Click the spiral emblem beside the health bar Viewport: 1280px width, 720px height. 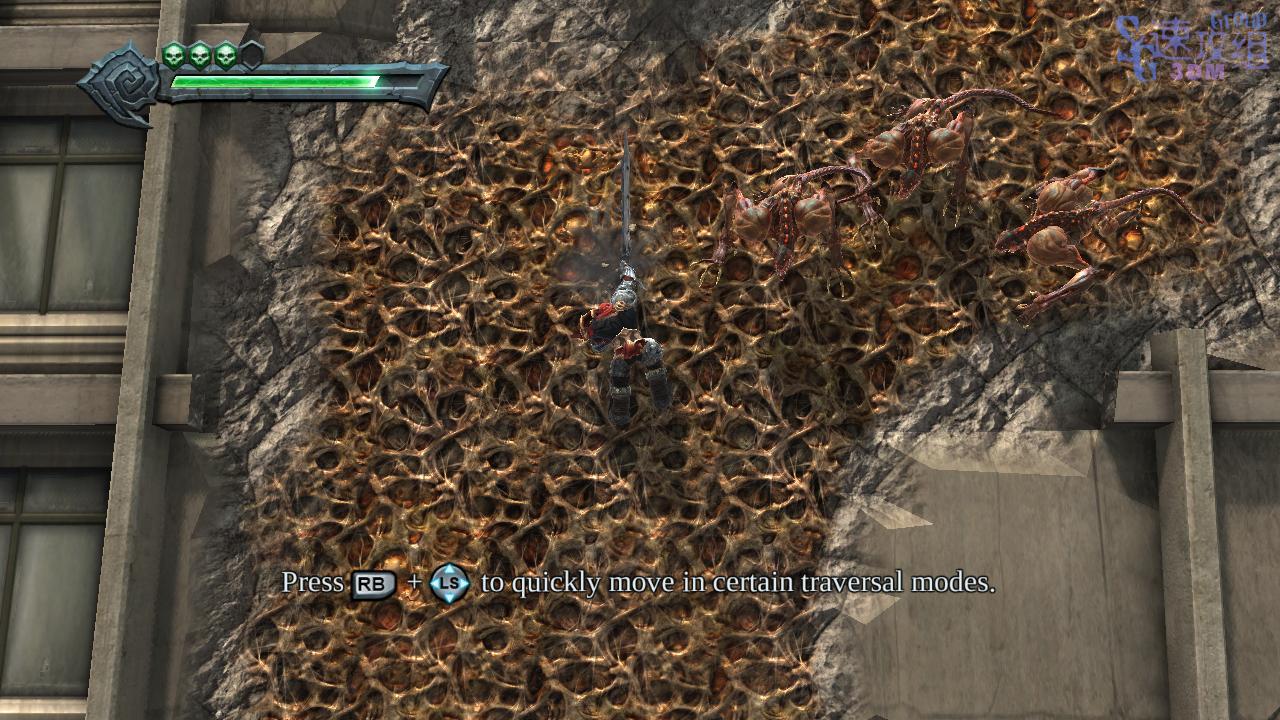(x=121, y=83)
